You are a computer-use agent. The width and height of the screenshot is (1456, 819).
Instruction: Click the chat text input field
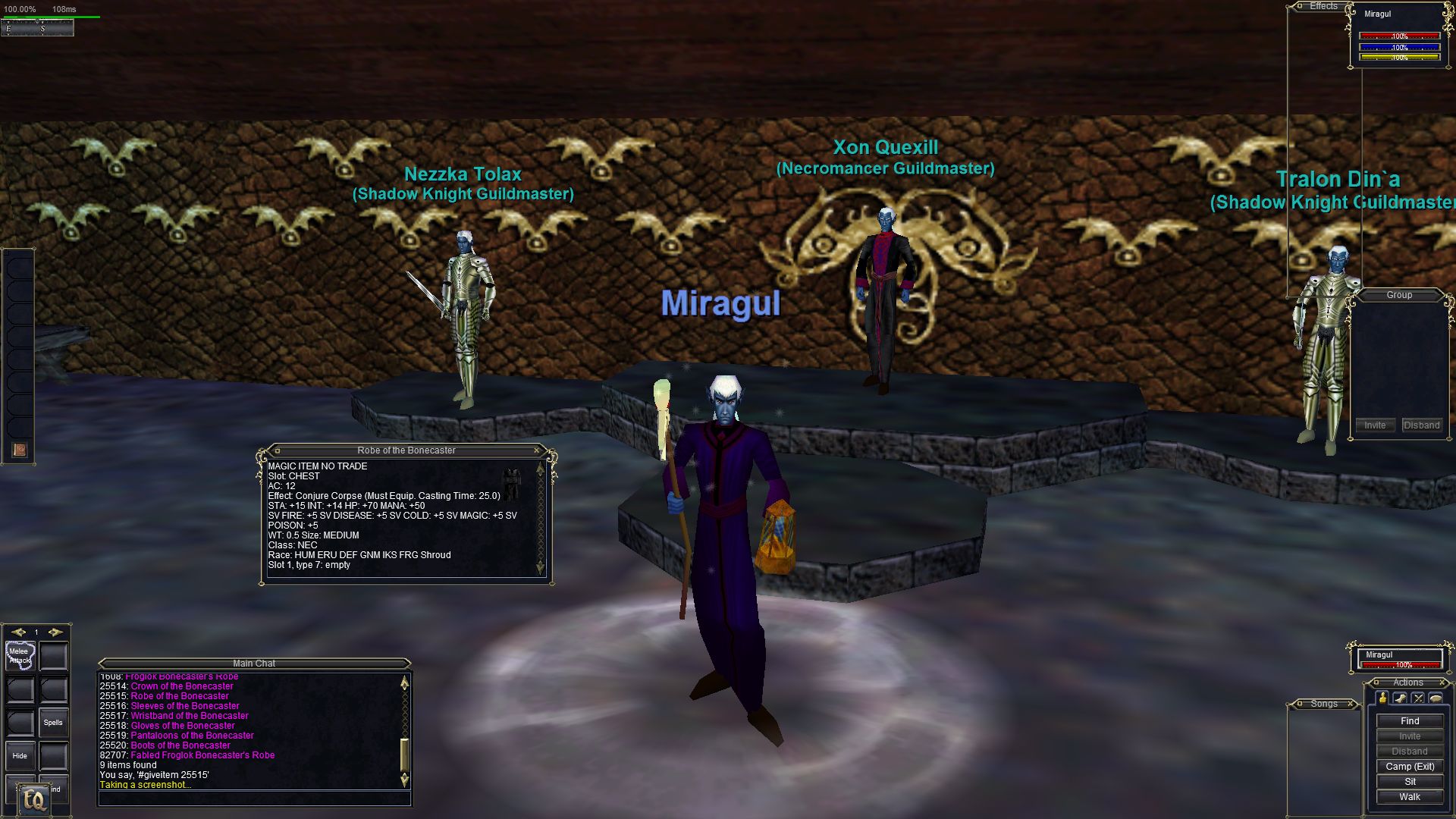tap(254, 799)
